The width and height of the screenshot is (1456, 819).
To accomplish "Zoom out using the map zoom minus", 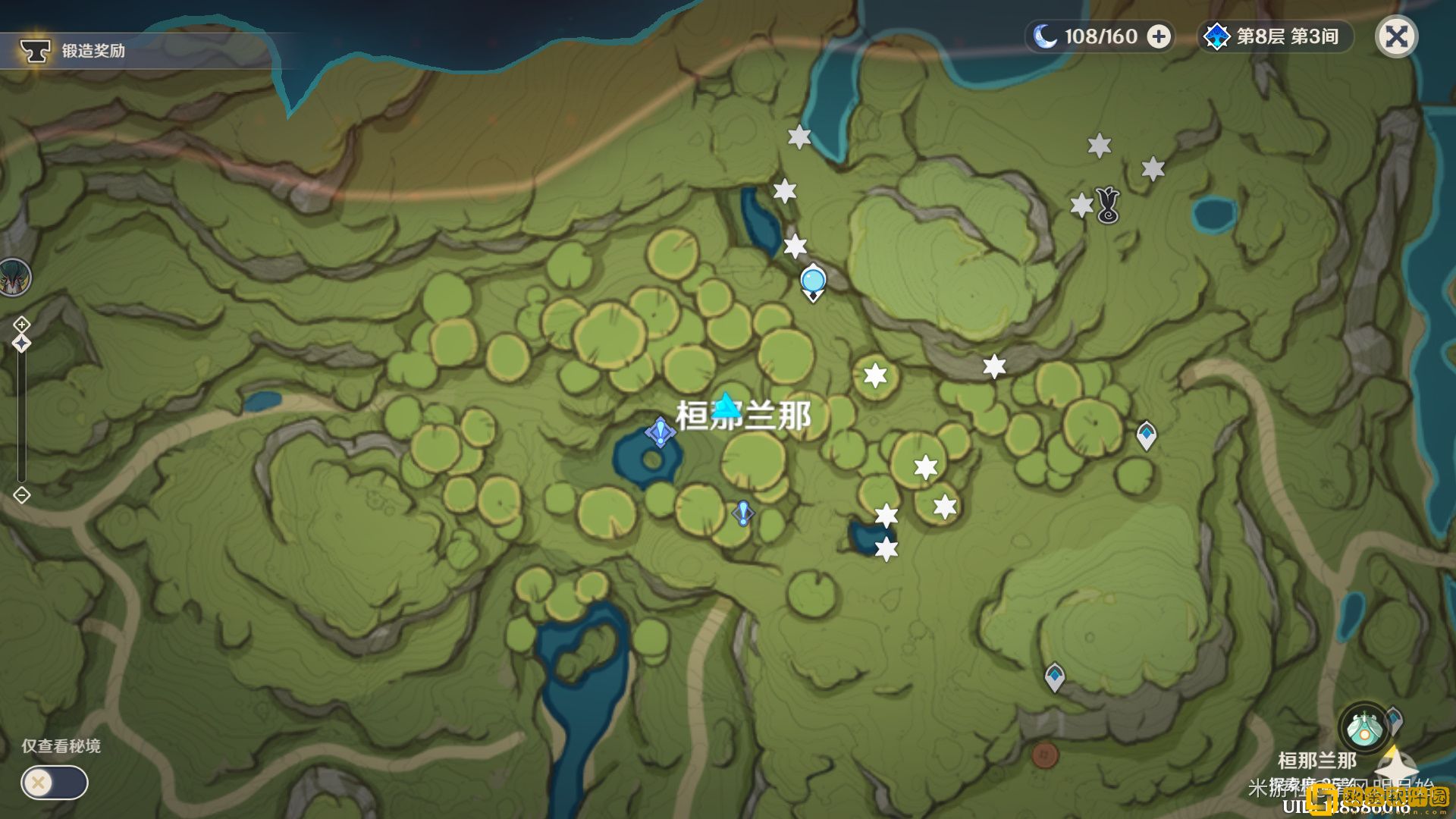I will [x=21, y=495].
